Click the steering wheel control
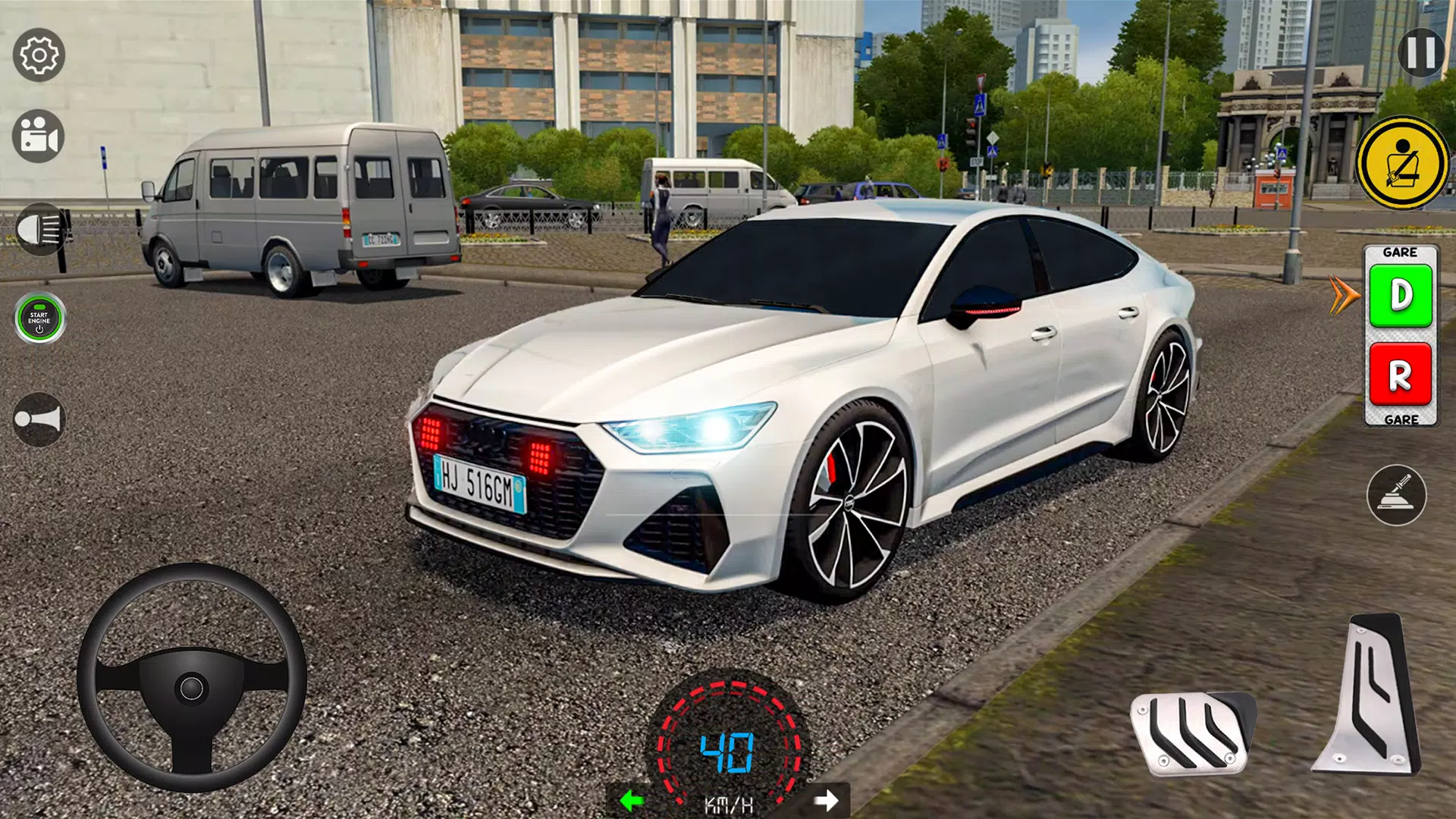 coord(192,677)
